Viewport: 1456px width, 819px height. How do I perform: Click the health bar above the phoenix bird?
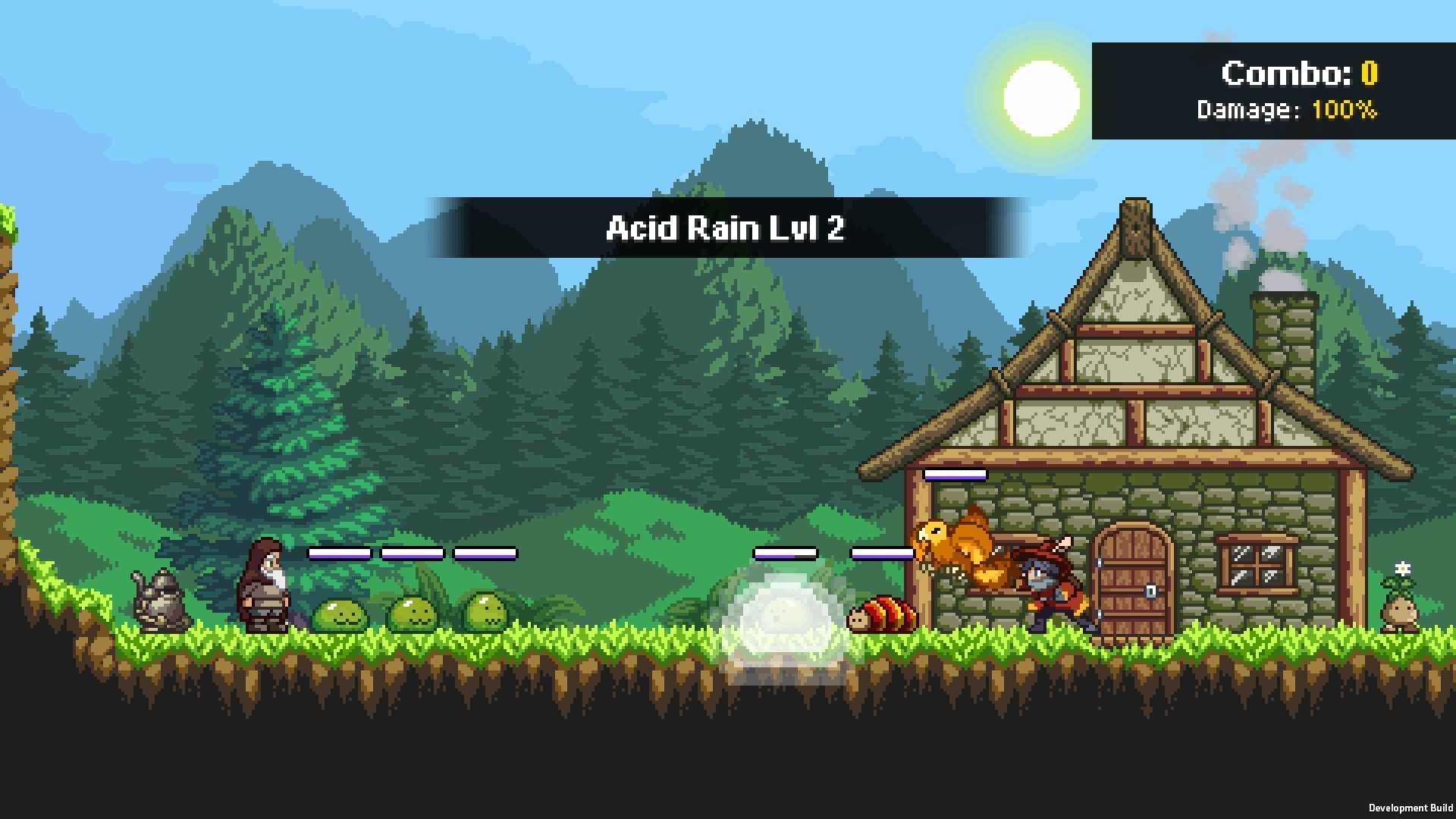tap(954, 475)
